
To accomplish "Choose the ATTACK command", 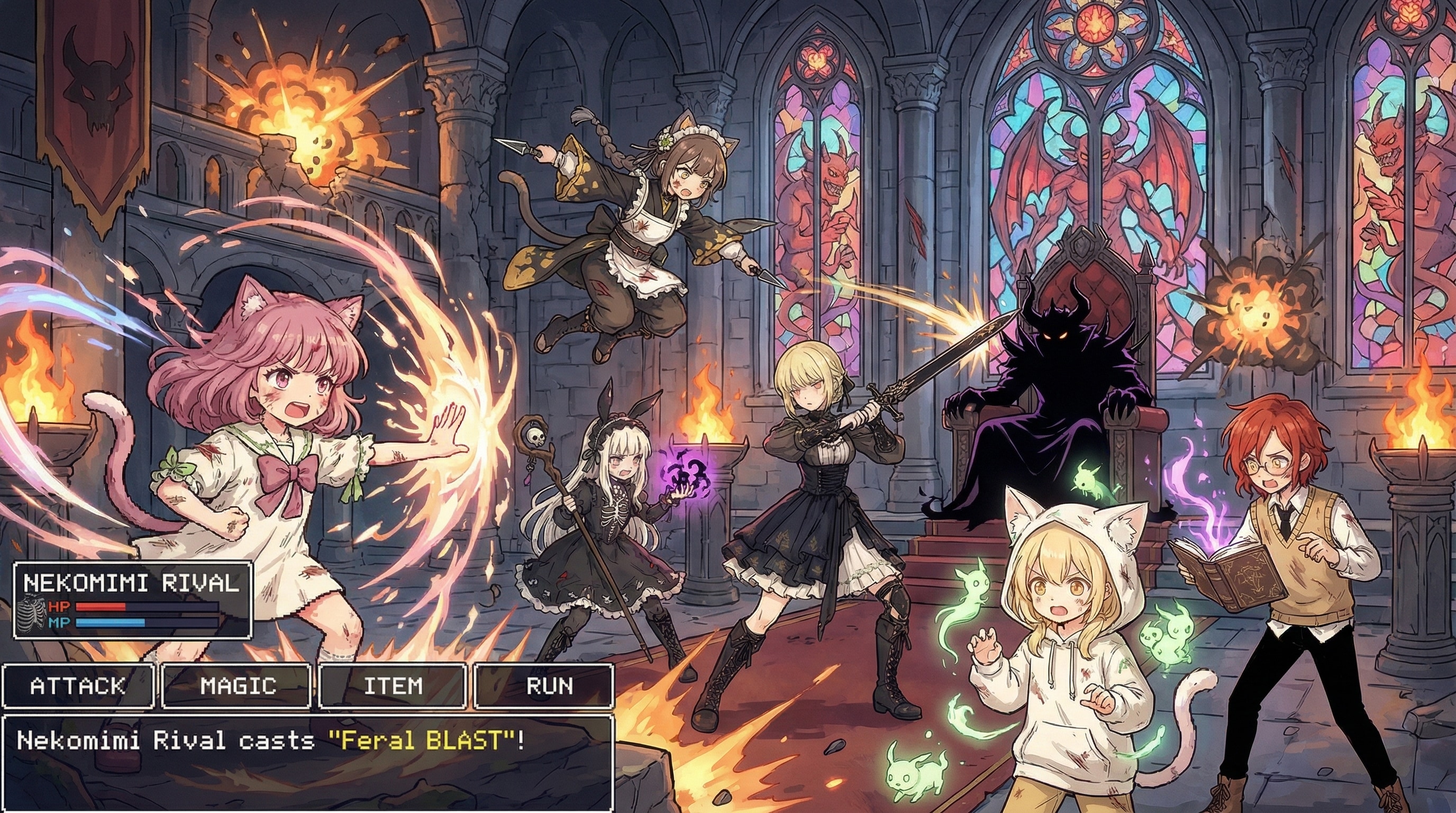I will pos(77,686).
